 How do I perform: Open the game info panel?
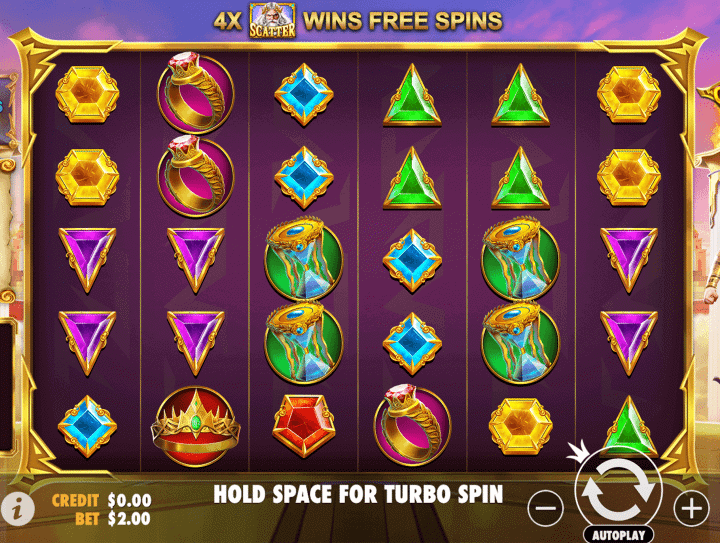click(x=23, y=507)
